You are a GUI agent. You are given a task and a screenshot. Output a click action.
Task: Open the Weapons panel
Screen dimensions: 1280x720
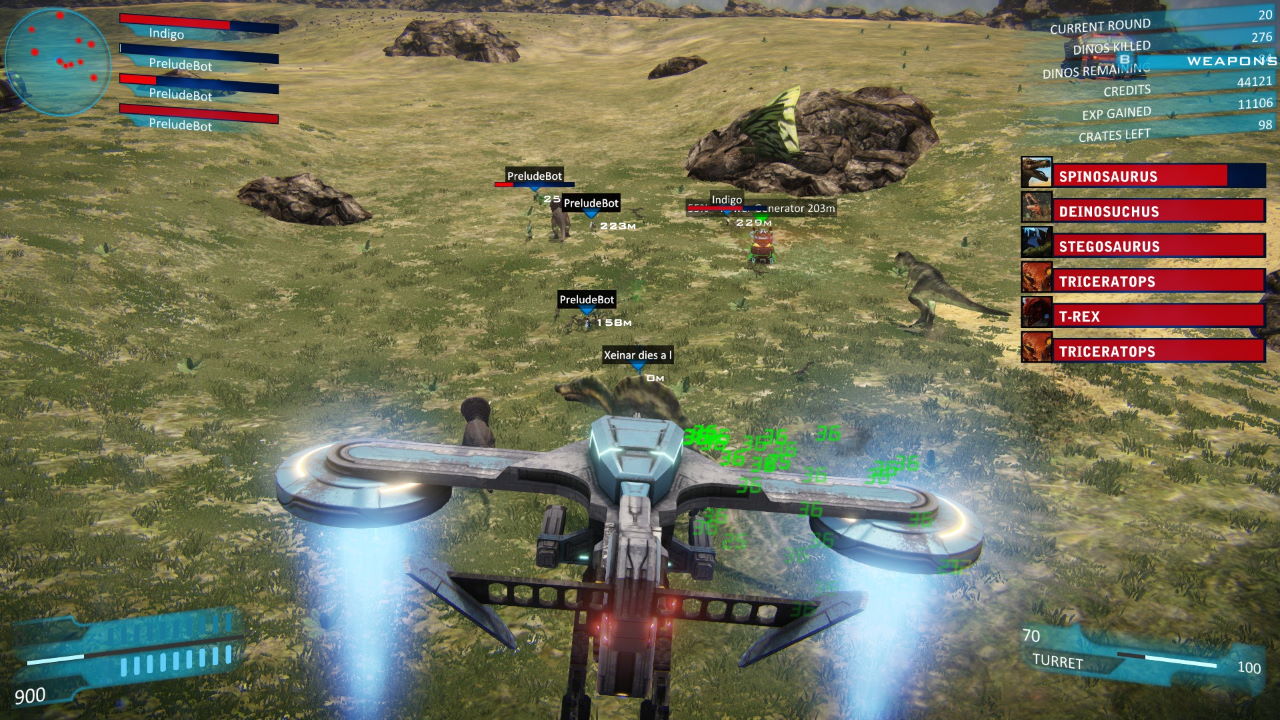tap(1231, 61)
